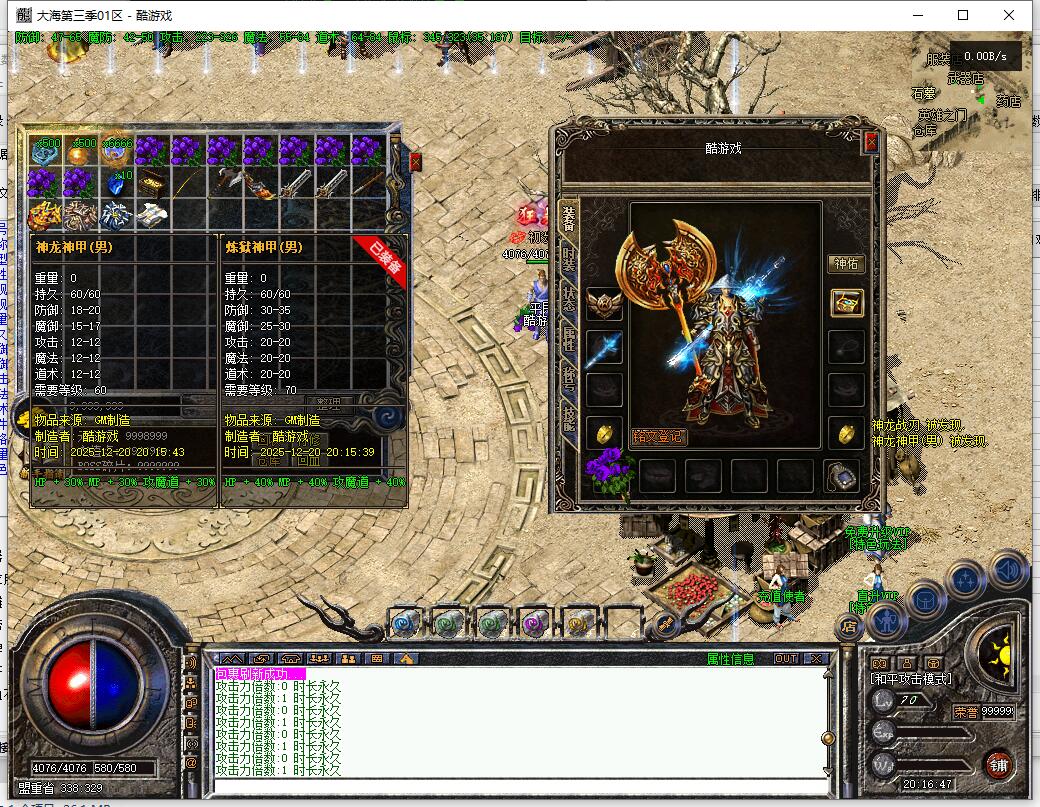Click the OUT button on chat bar

coord(786,659)
